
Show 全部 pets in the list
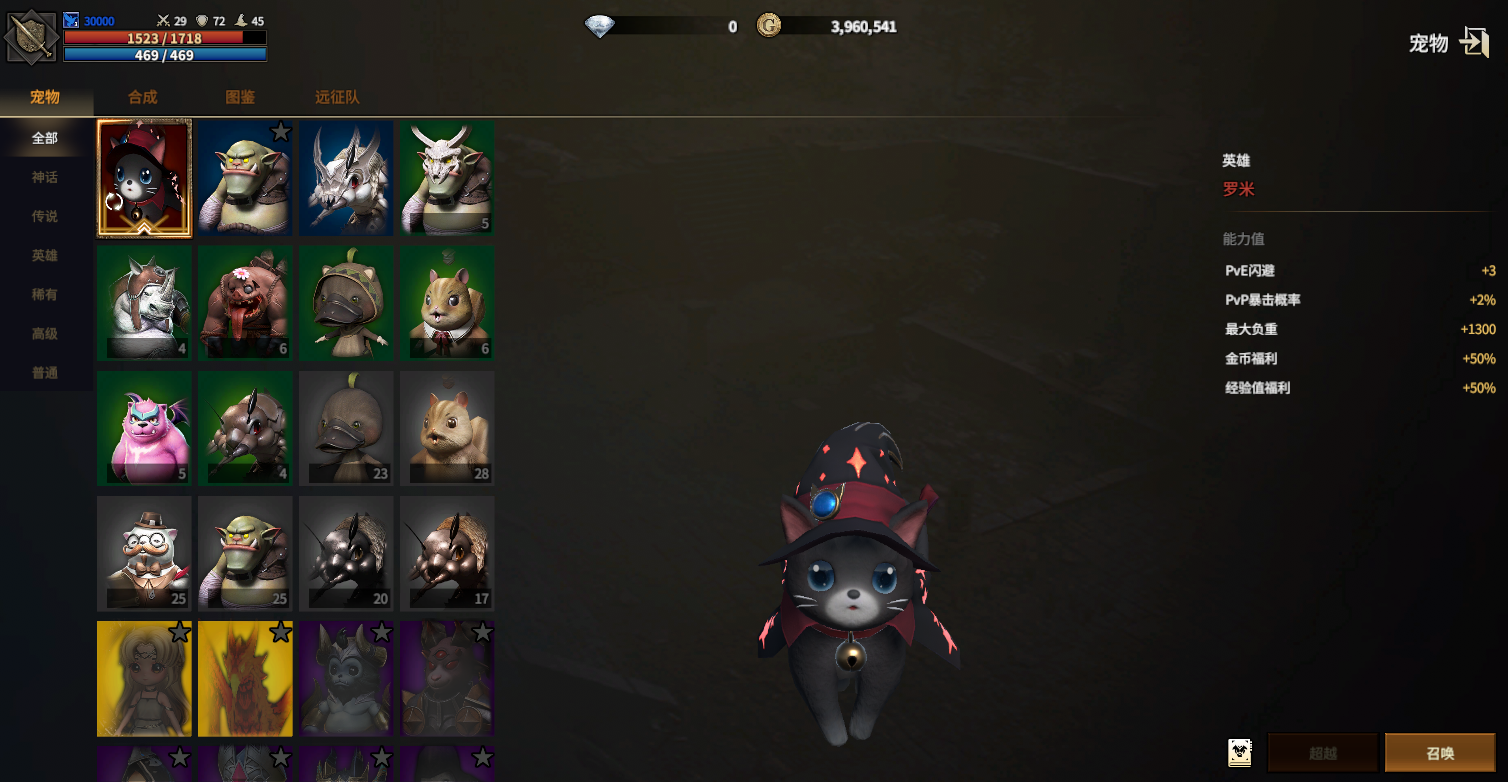point(45,138)
